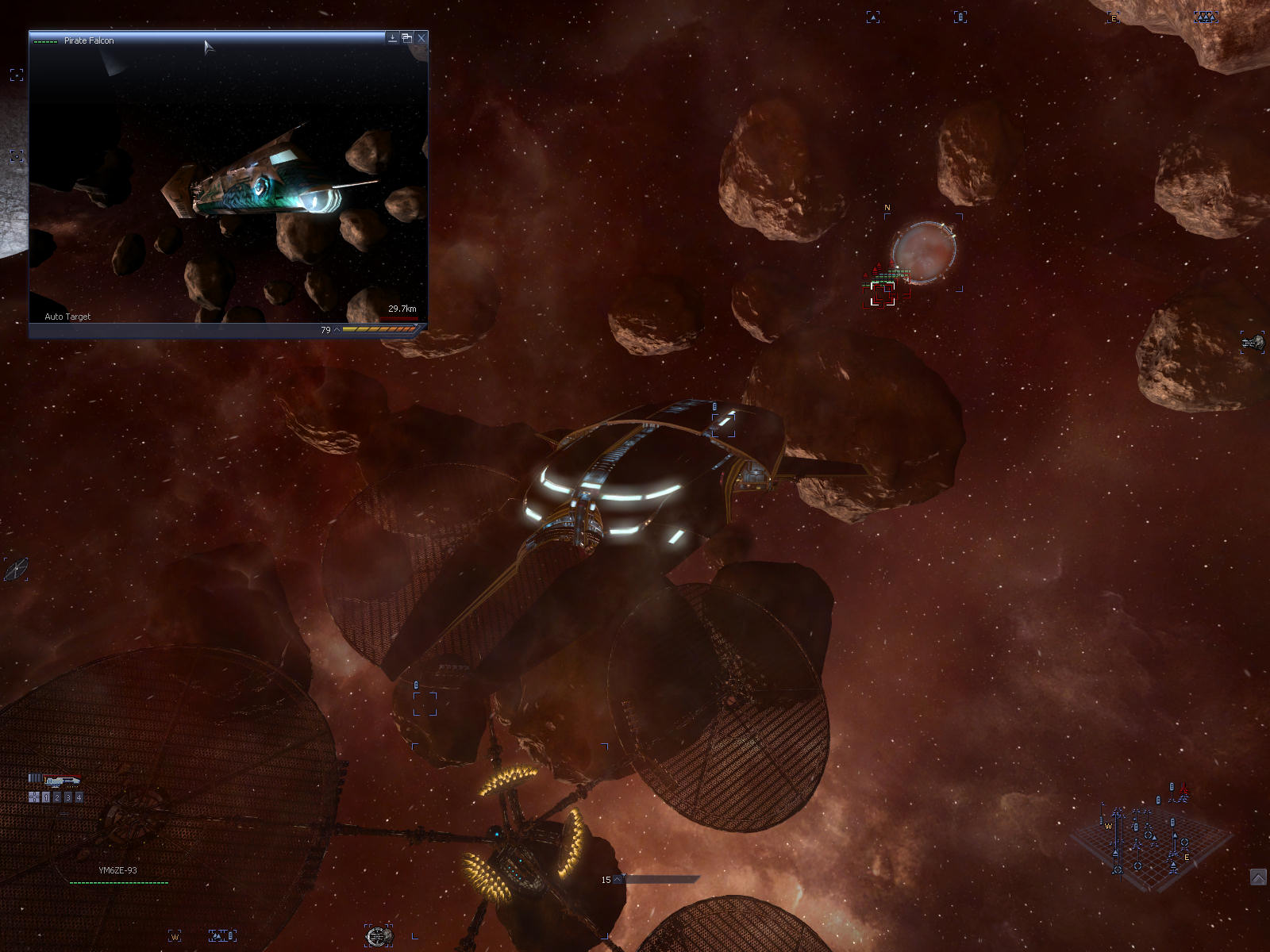Click the up-arrow beside the target speed

pyautogui.click(x=337, y=329)
